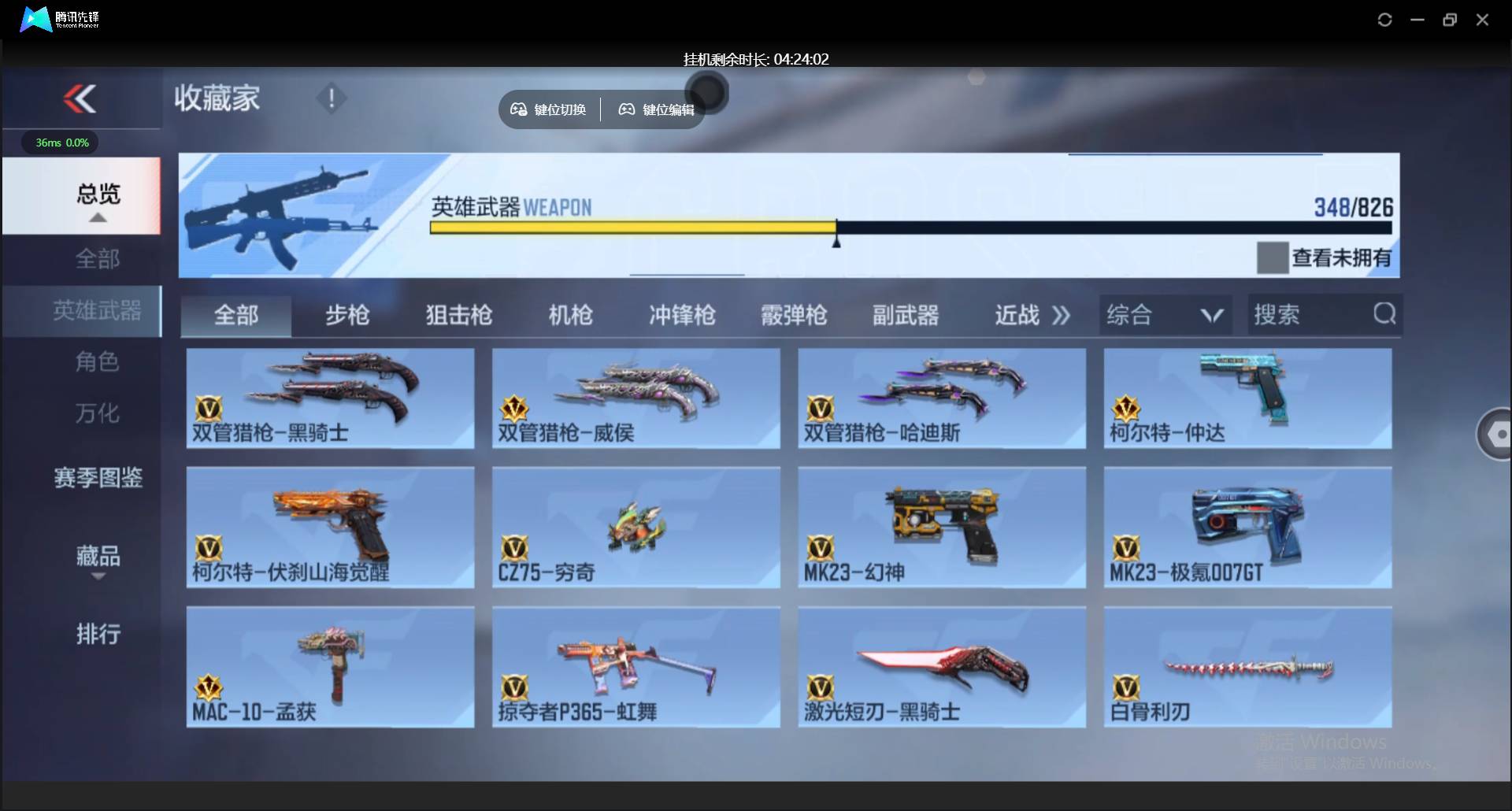
Task: Switch to the 冲锋枪 tab
Action: 682,314
